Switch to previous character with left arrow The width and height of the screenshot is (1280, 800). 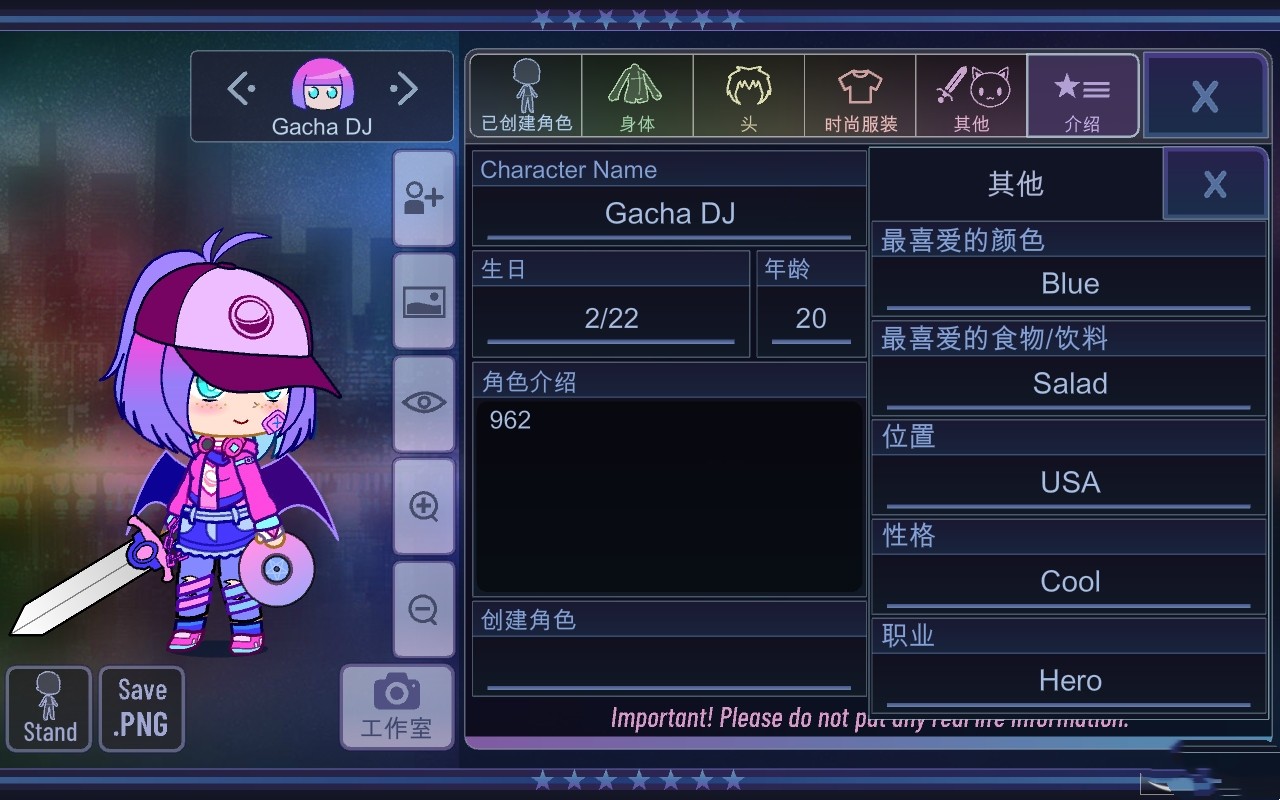pos(241,90)
